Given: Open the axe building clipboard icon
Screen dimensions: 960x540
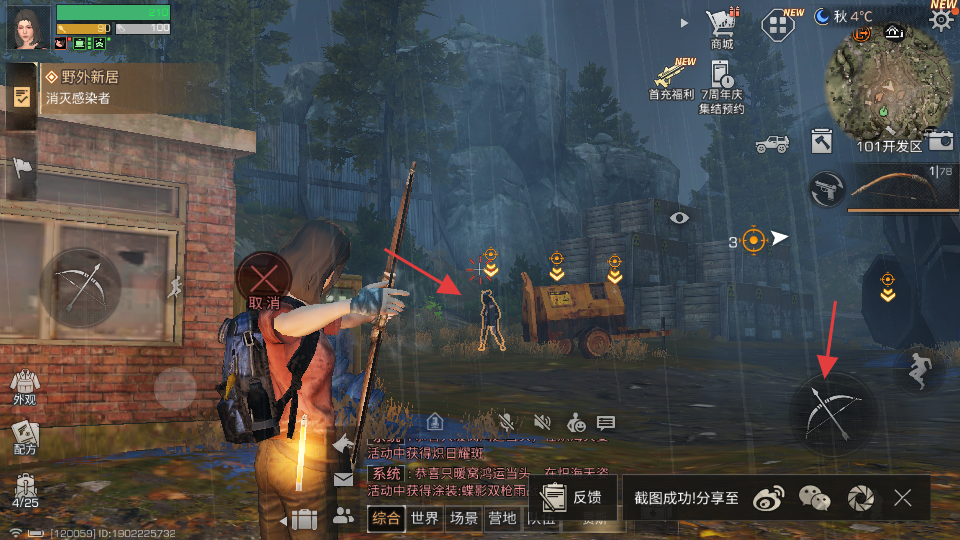Looking at the screenshot, I should [x=822, y=142].
